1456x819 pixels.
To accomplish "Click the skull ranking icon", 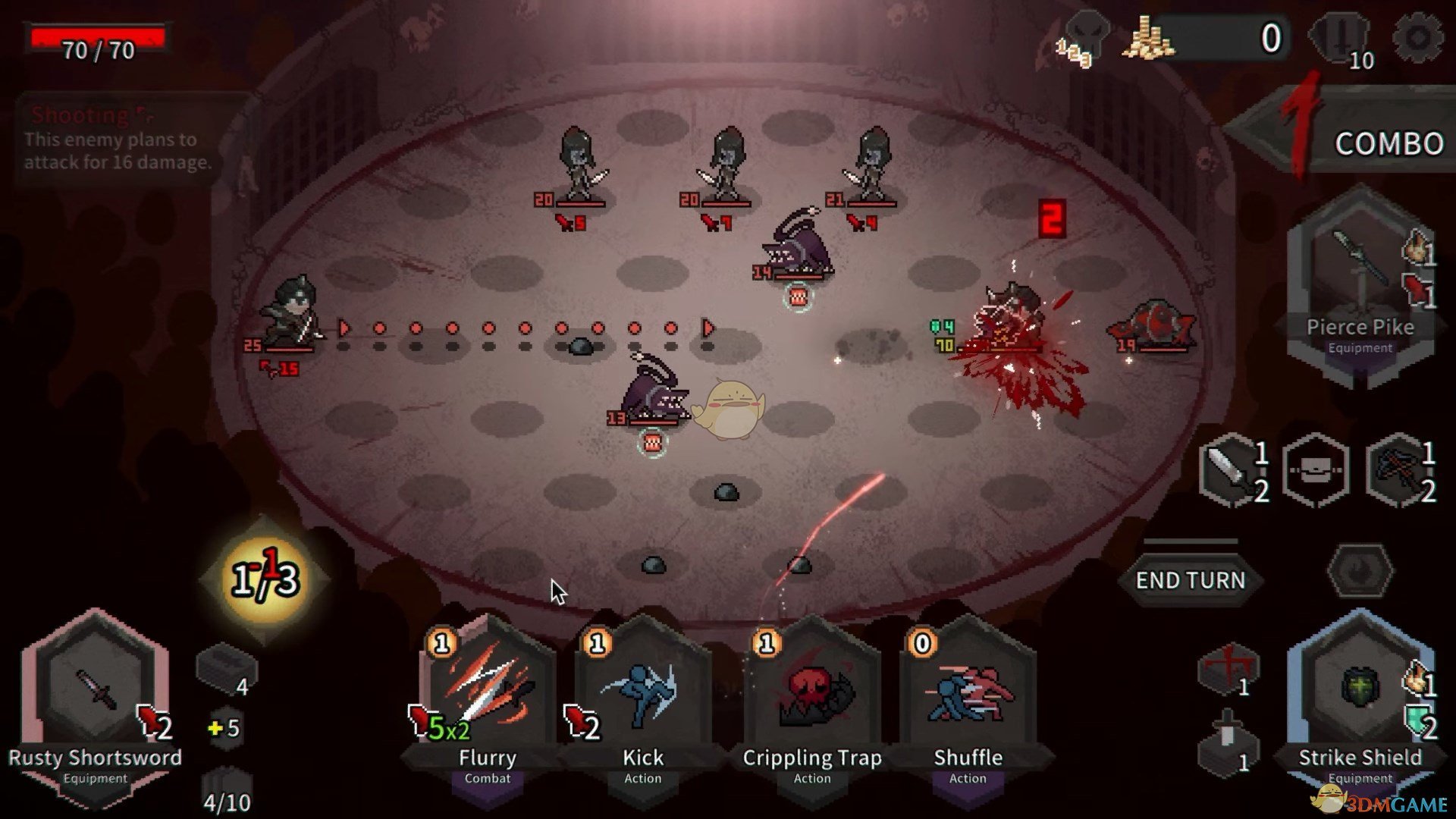I will point(1084,38).
